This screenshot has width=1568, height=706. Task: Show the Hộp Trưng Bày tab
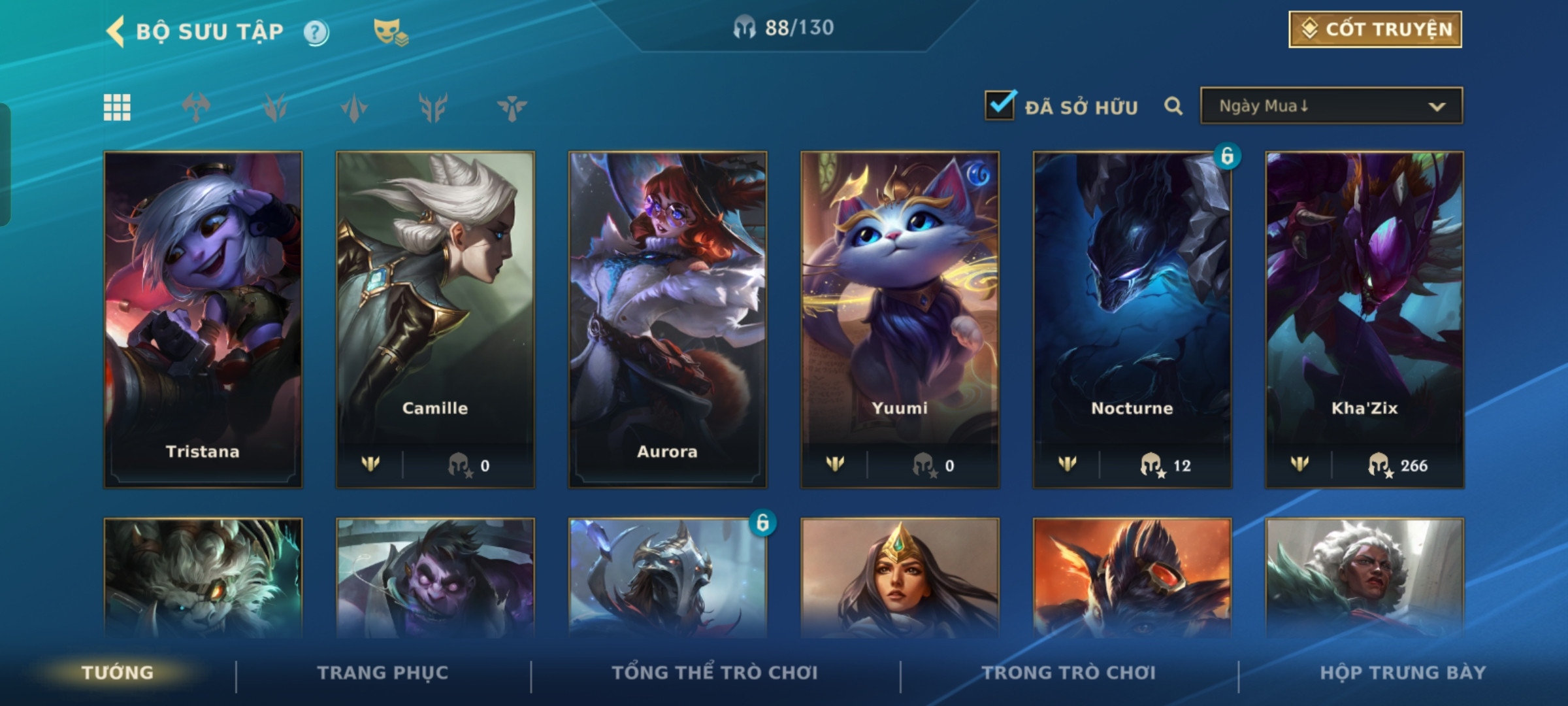[x=1403, y=673]
